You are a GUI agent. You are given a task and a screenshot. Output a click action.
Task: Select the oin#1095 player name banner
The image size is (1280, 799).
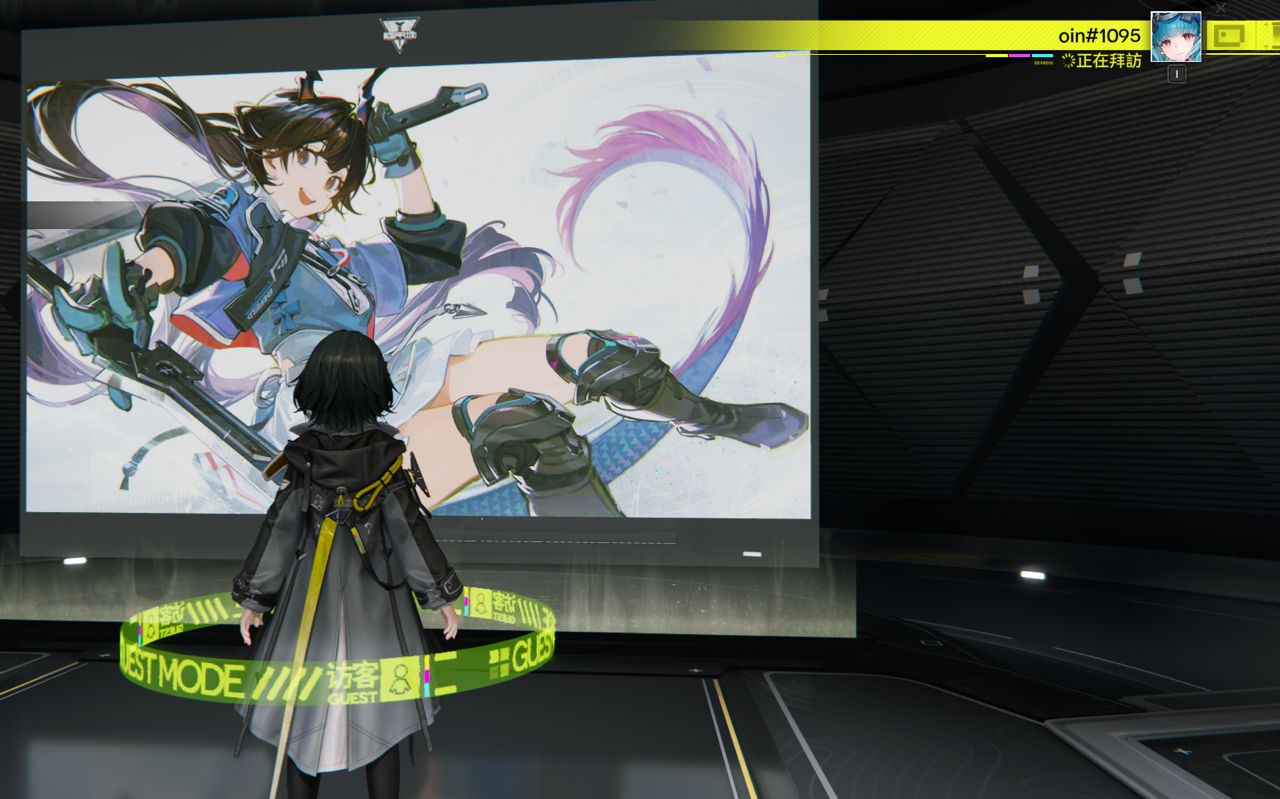click(x=1098, y=36)
